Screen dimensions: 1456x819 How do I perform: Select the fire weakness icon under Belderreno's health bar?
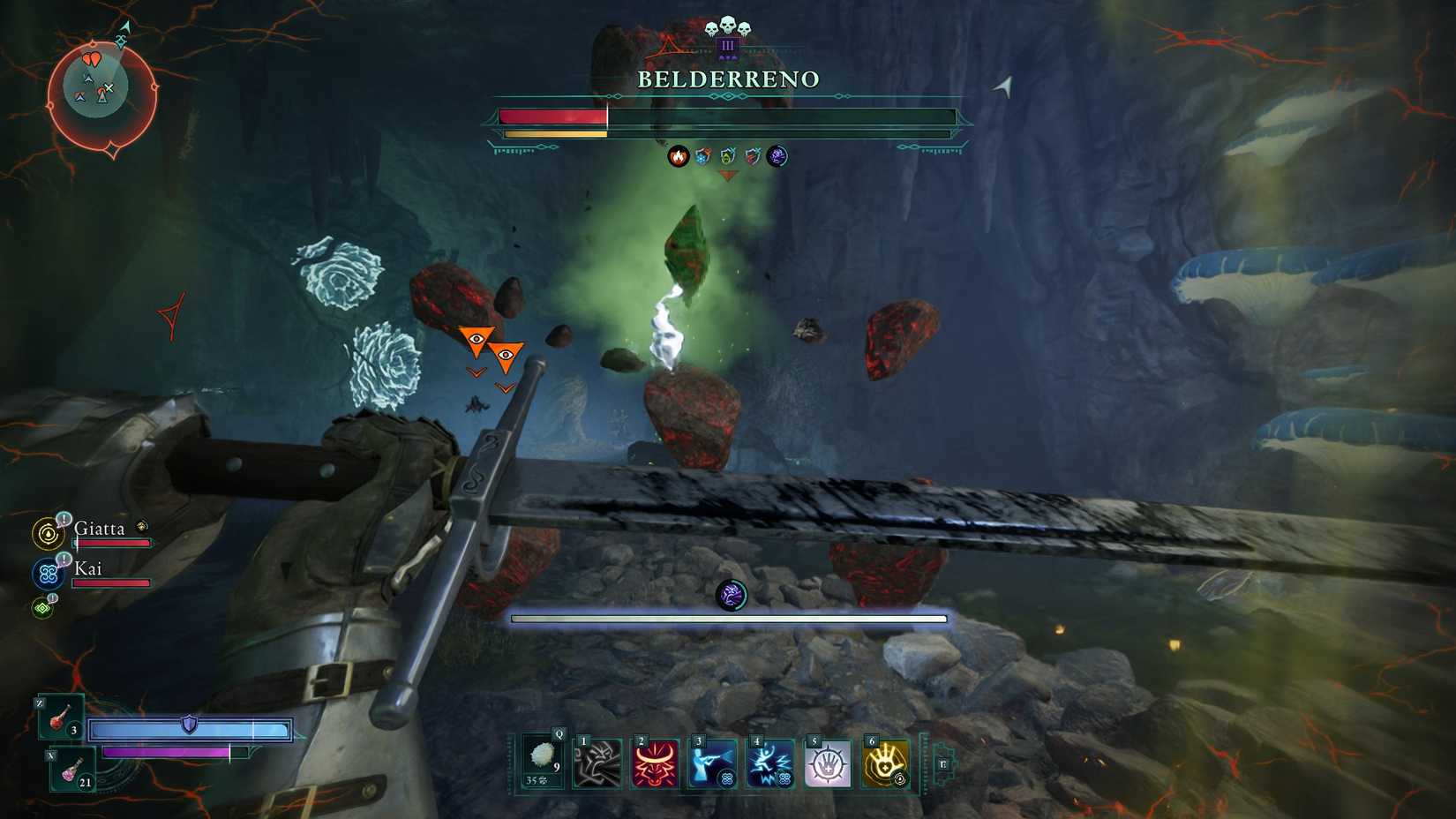point(678,157)
